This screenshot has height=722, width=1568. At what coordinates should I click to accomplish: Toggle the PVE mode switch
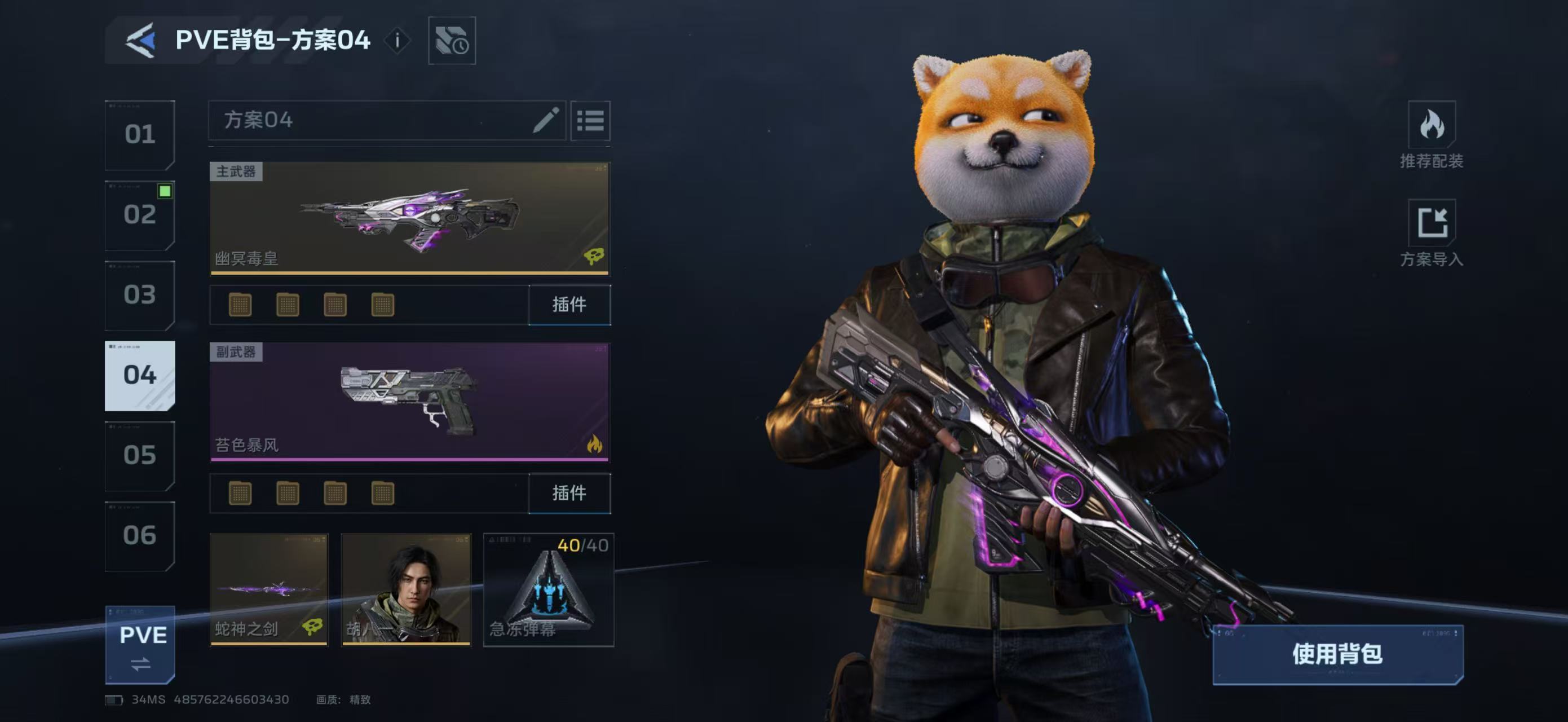pos(140,645)
